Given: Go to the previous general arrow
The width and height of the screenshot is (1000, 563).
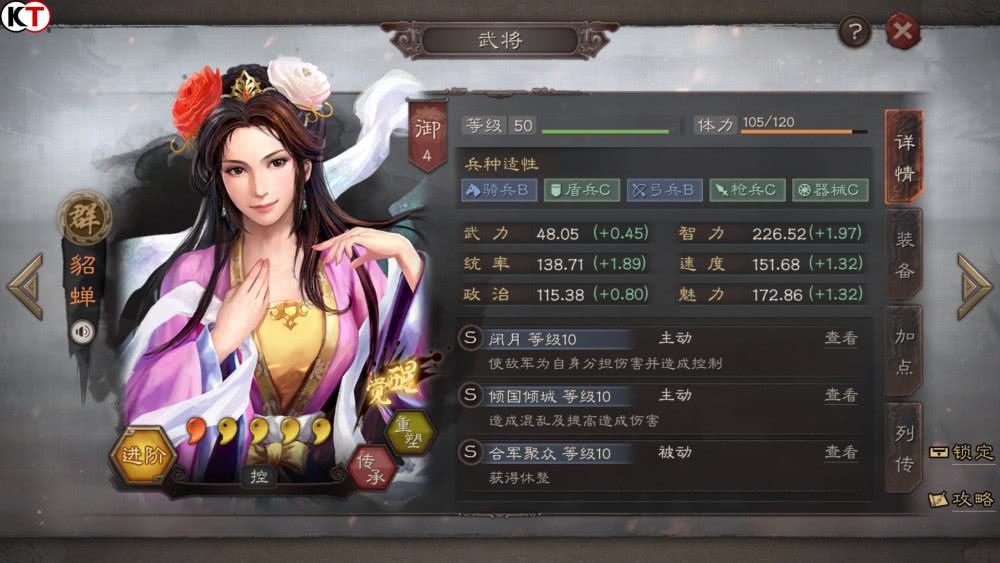Looking at the screenshot, I should [25, 287].
